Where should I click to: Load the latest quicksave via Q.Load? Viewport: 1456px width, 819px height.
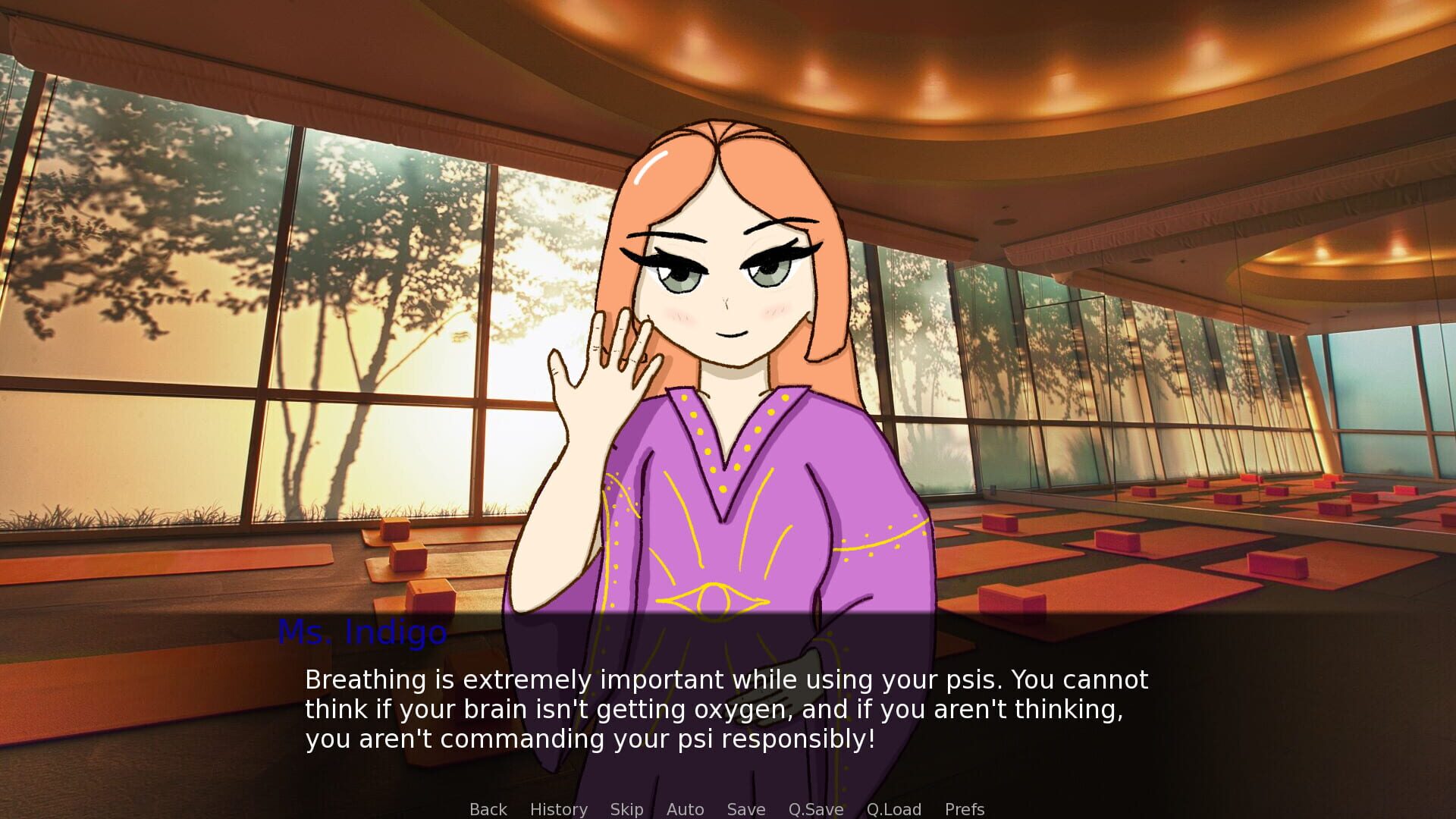(894, 809)
